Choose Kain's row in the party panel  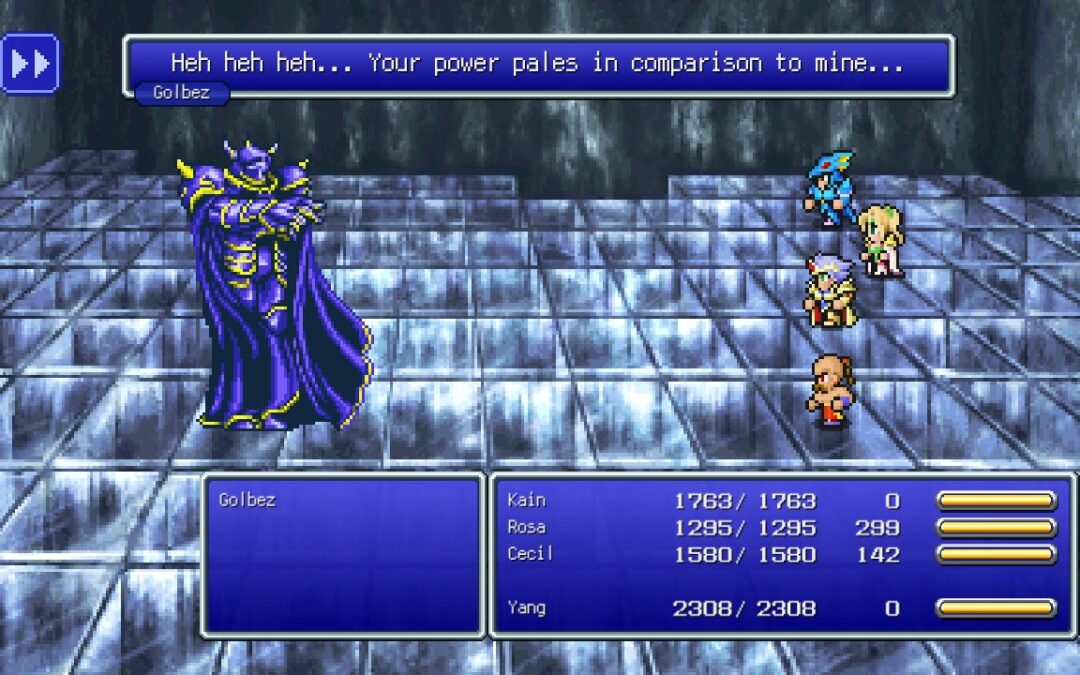tap(781, 501)
